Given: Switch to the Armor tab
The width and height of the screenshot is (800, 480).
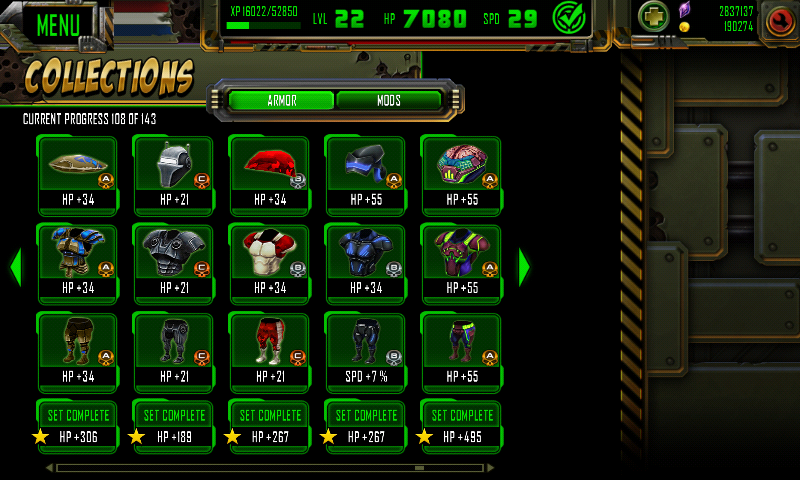Looking at the screenshot, I should point(281,101).
